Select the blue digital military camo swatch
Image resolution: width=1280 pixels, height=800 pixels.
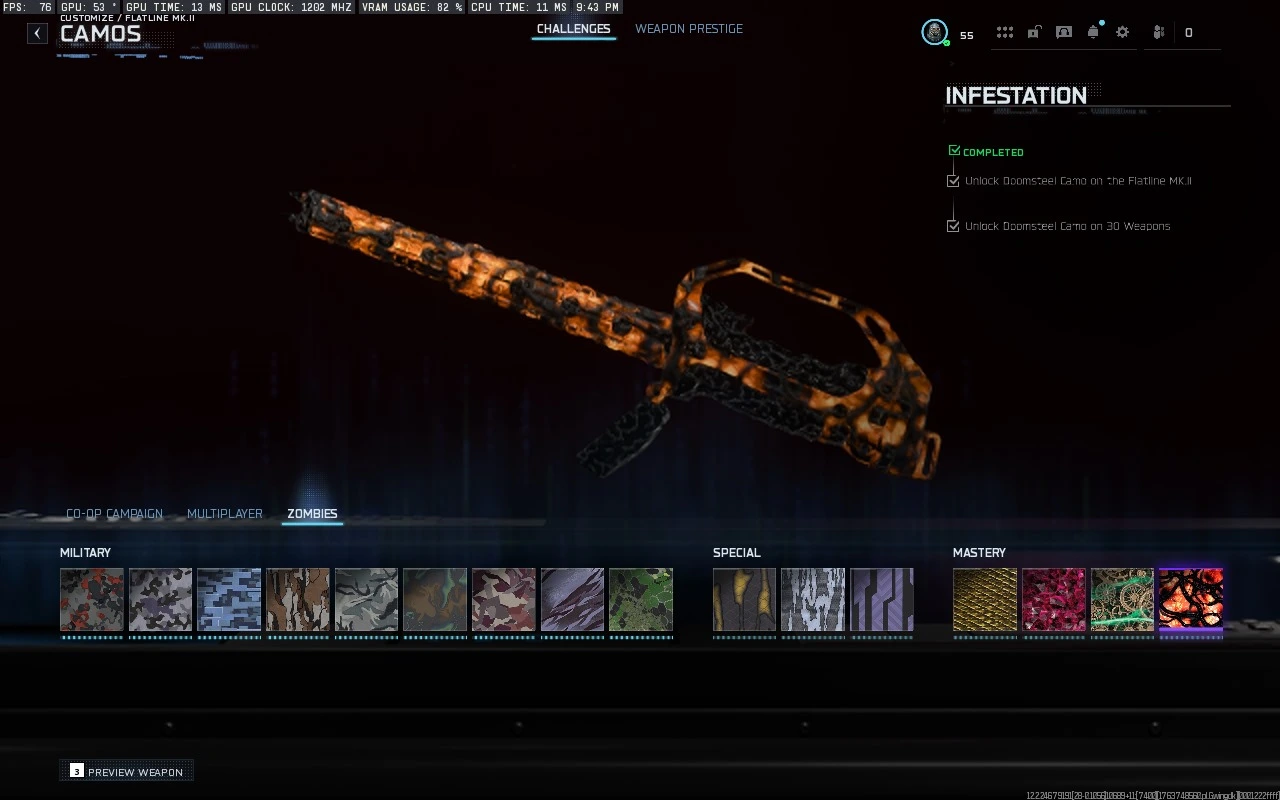click(x=228, y=601)
